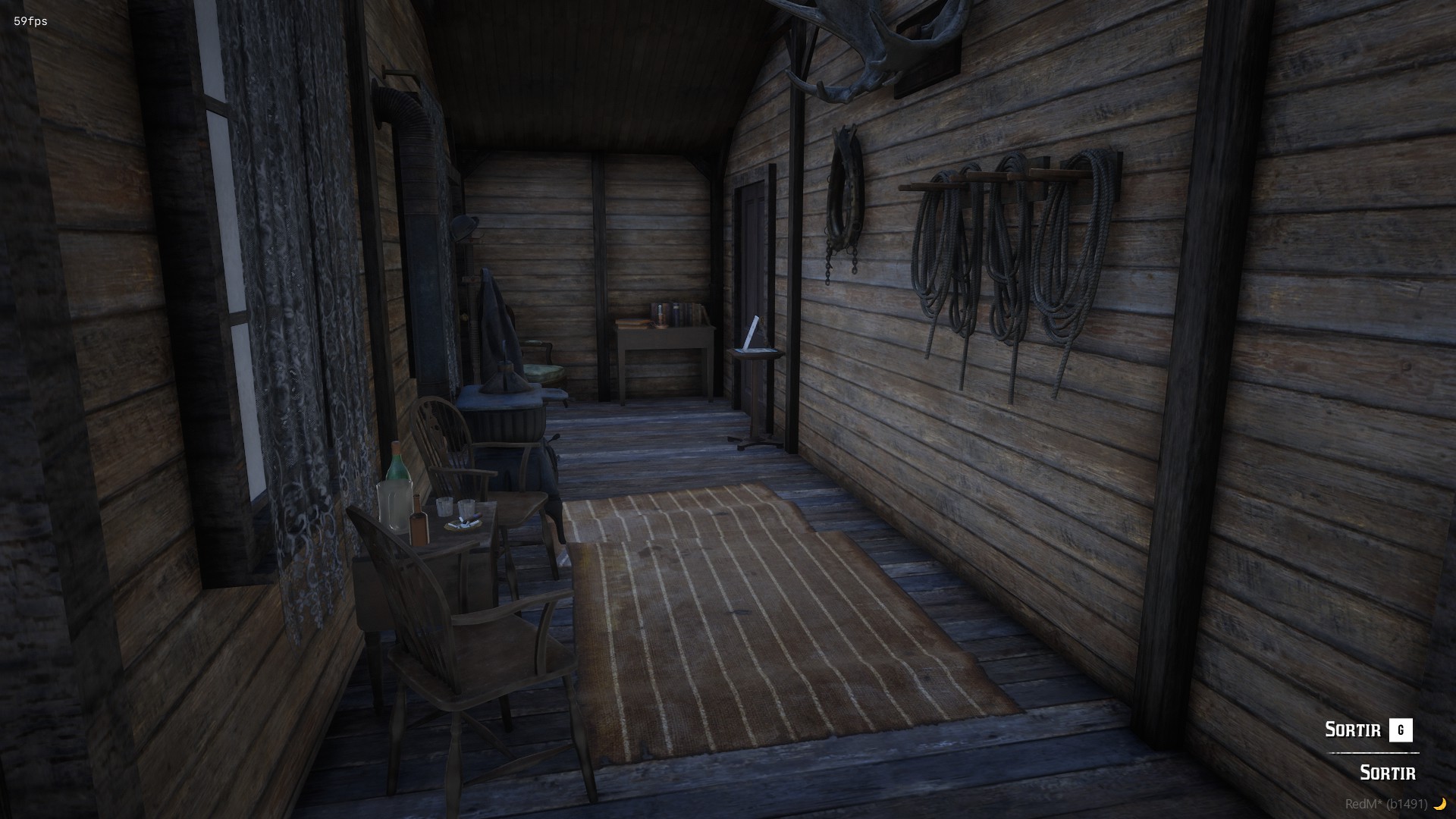Click the horse collar hanging on the wall
The height and width of the screenshot is (819, 1456).
[x=843, y=190]
